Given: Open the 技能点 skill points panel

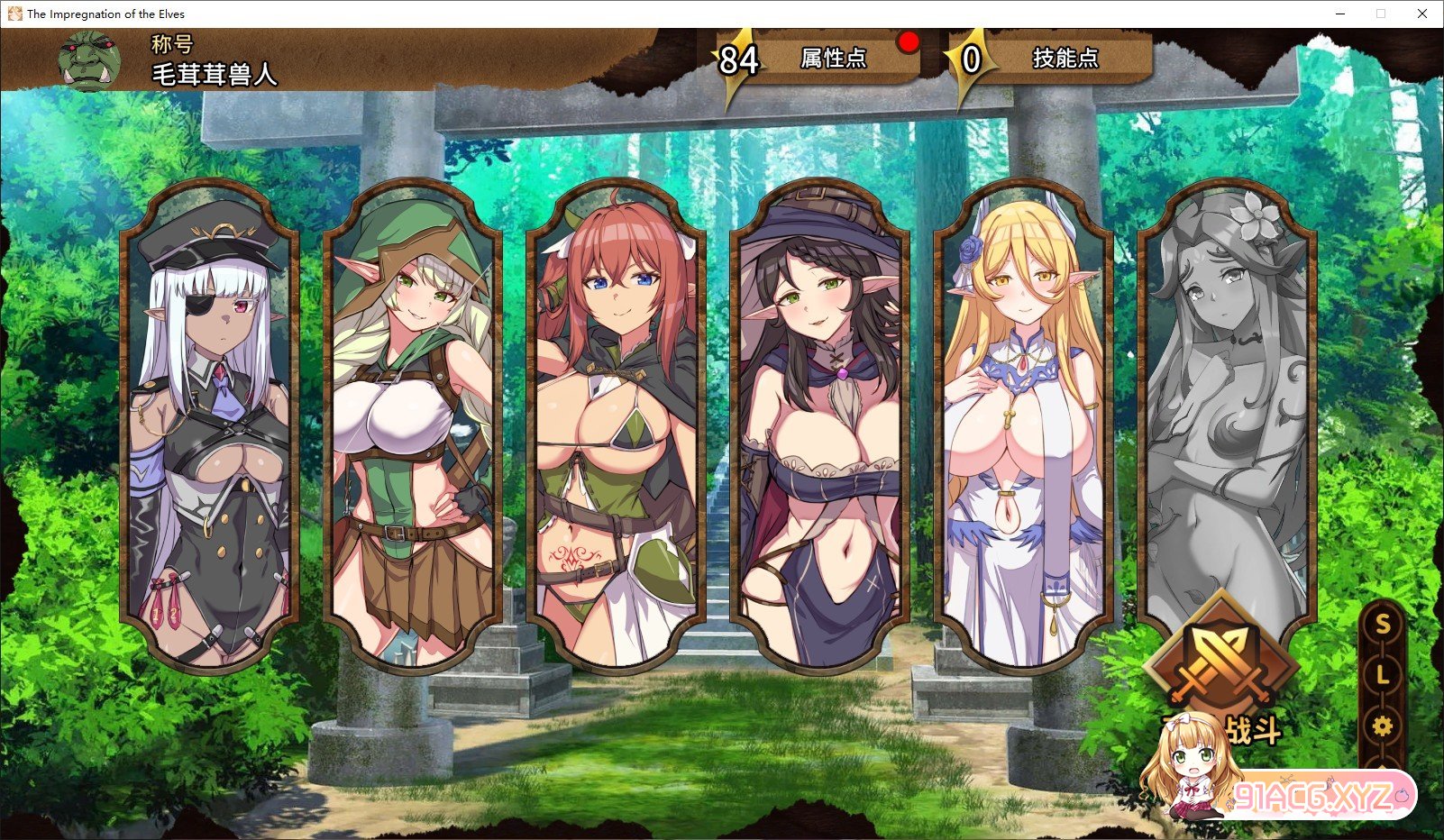Looking at the screenshot, I should [1064, 59].
